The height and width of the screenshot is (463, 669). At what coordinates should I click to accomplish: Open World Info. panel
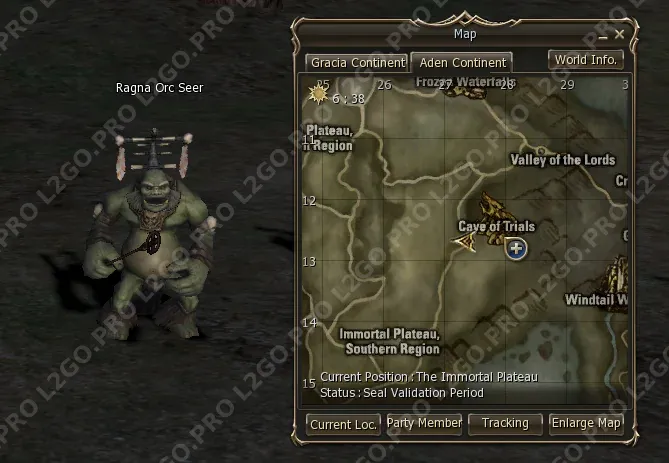586,59
